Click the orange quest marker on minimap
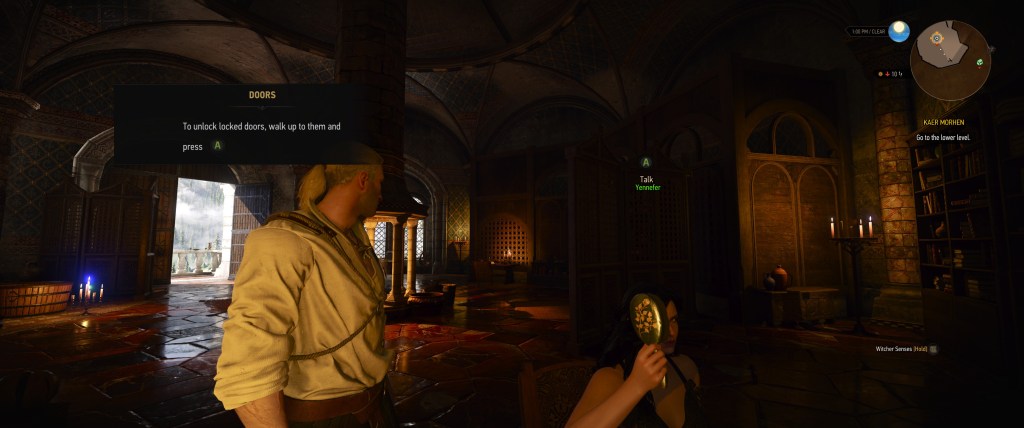Viewport: 1024px width, 428px height. click(x=936, y=38)
